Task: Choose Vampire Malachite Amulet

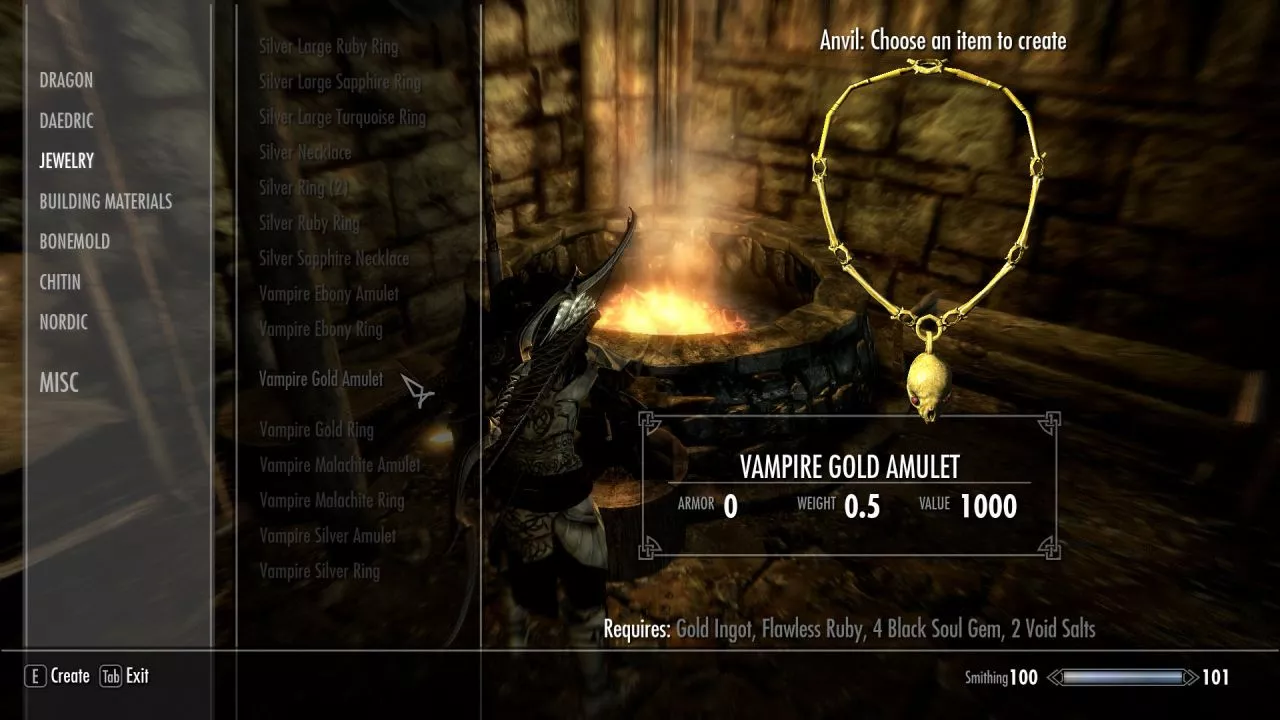Action: point(340,465)
